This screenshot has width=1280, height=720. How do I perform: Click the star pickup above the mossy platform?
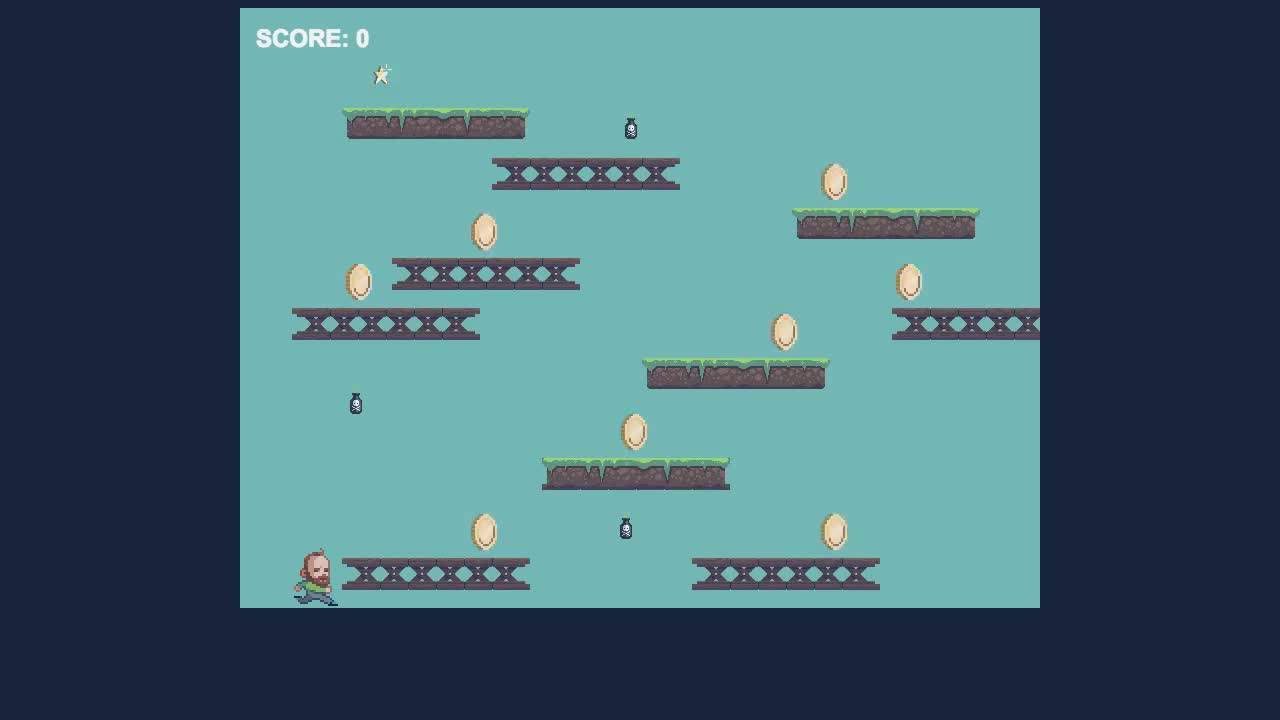(382, 74)
